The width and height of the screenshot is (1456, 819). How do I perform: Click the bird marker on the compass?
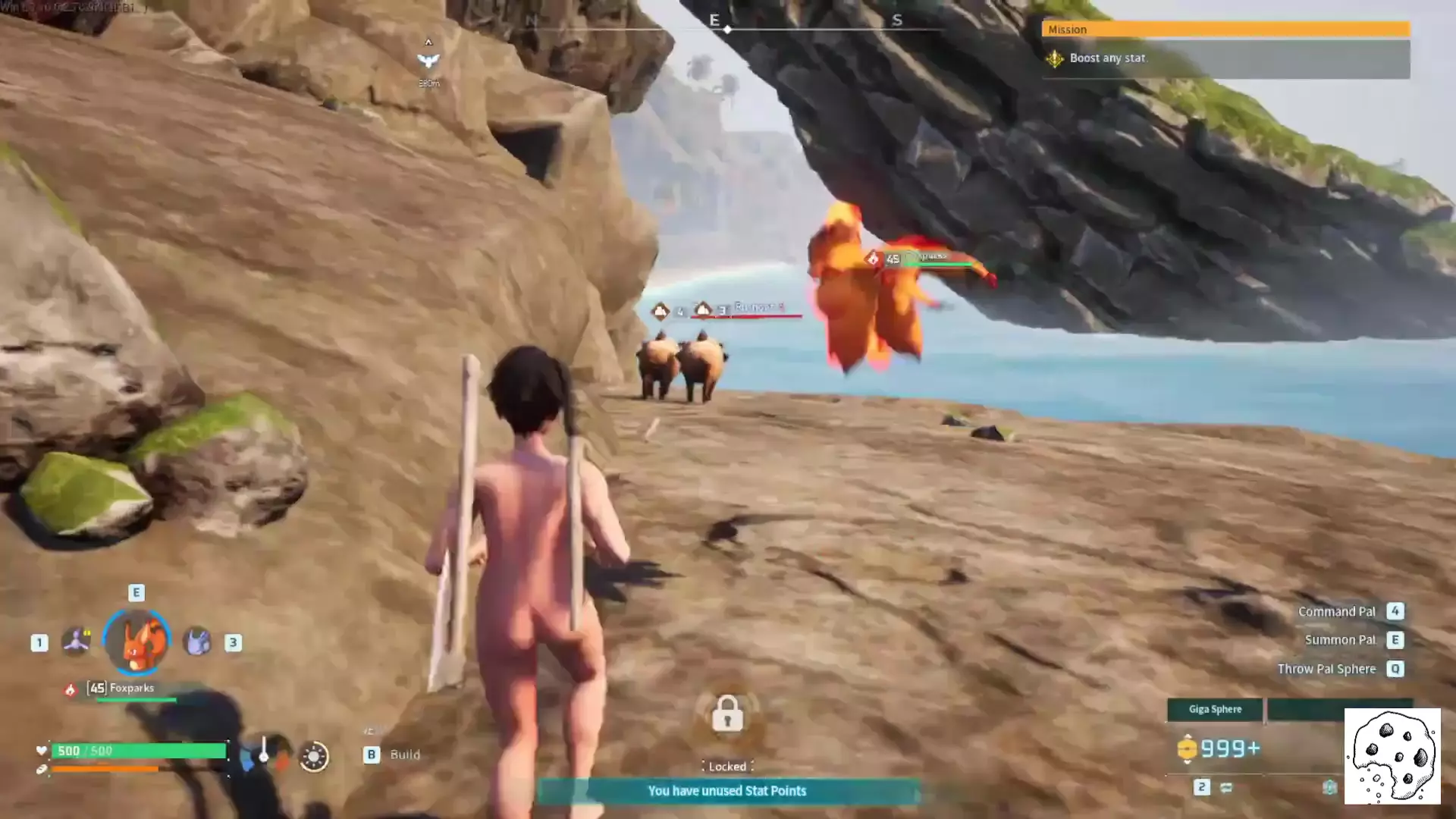[428, 61]
